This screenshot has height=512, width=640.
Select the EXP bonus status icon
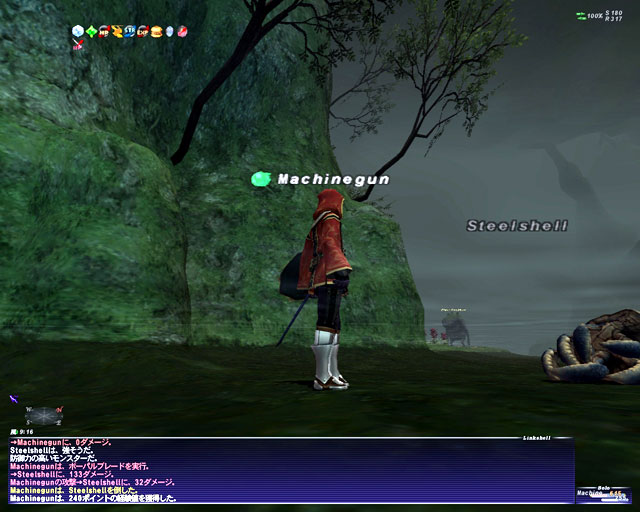click(143, 31)
